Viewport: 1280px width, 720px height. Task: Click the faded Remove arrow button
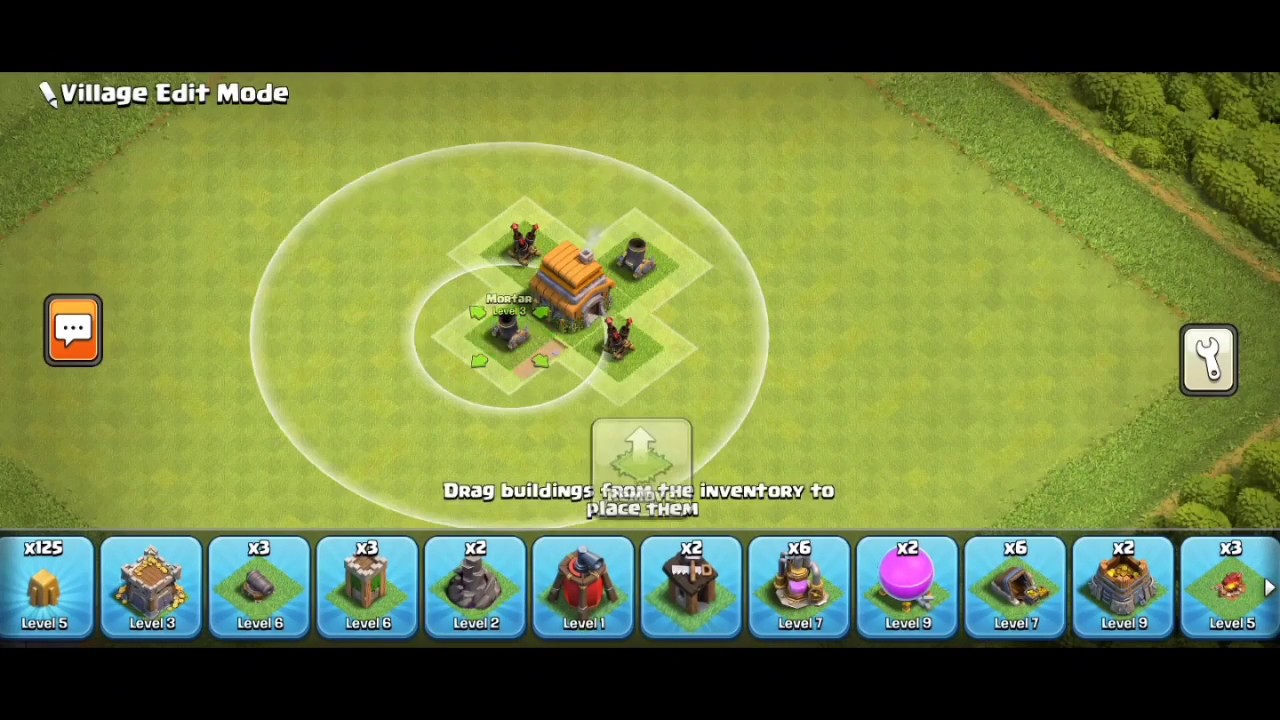click(x=641, y=457)
